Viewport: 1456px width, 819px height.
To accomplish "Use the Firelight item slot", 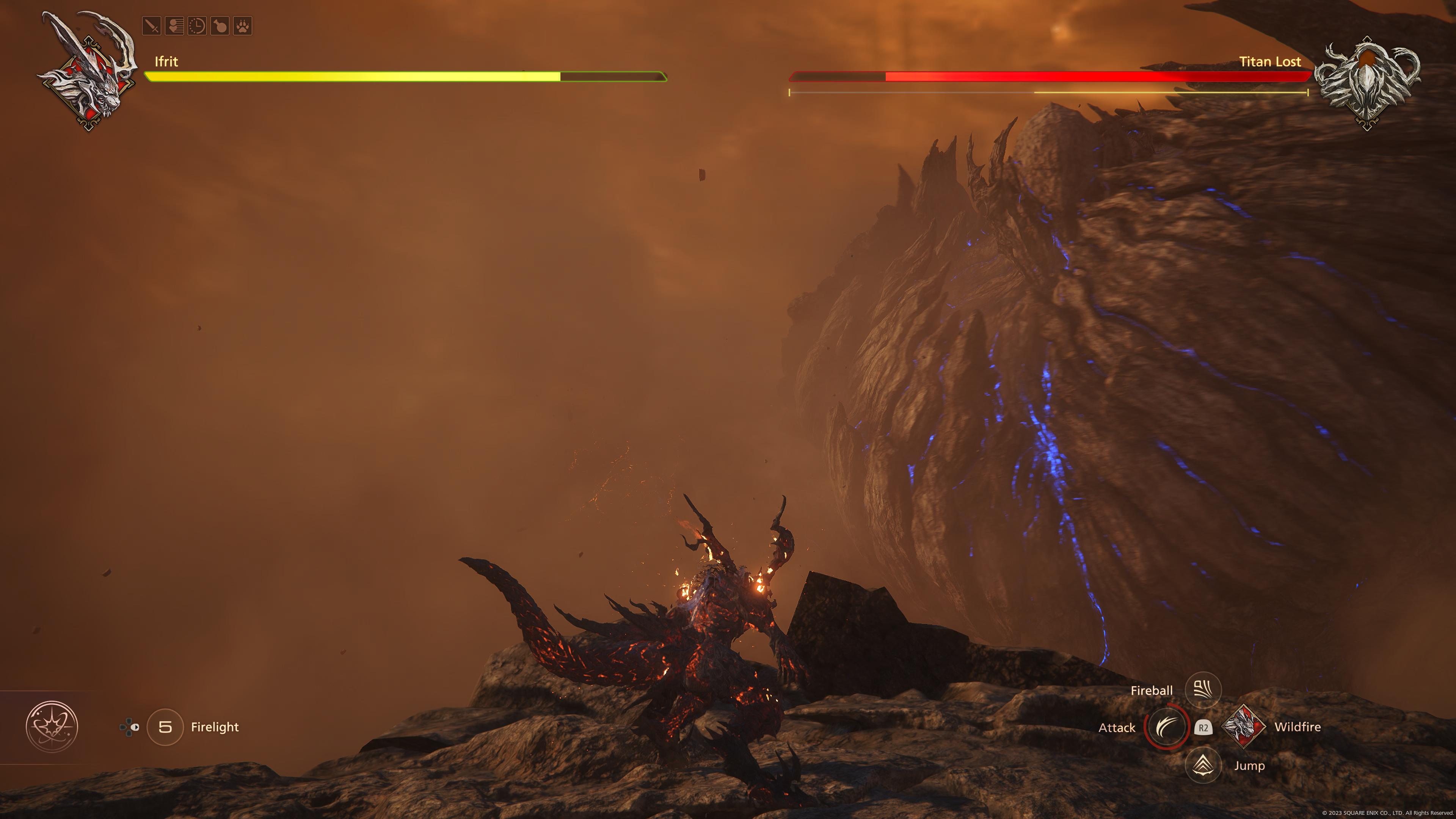I will [x=165, y=727].
